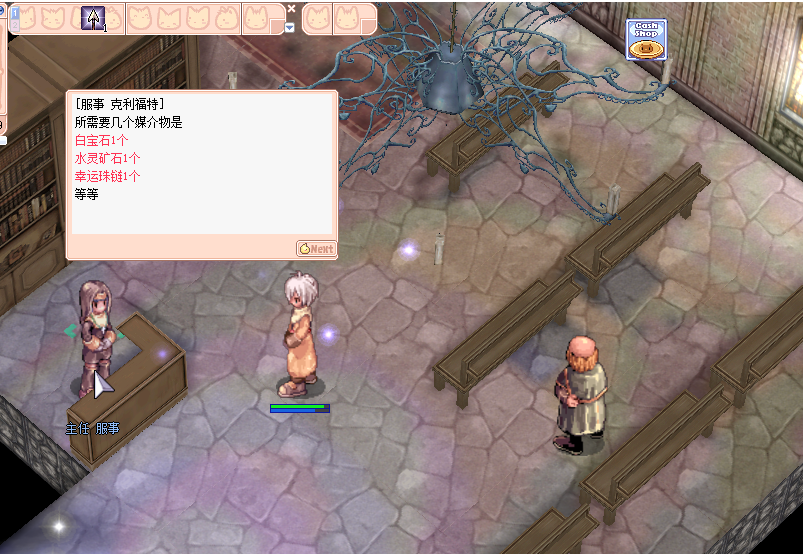Close the skill hotbar with the X
Image resolution: width=803 pixels, height=554 pixels.
291,8
